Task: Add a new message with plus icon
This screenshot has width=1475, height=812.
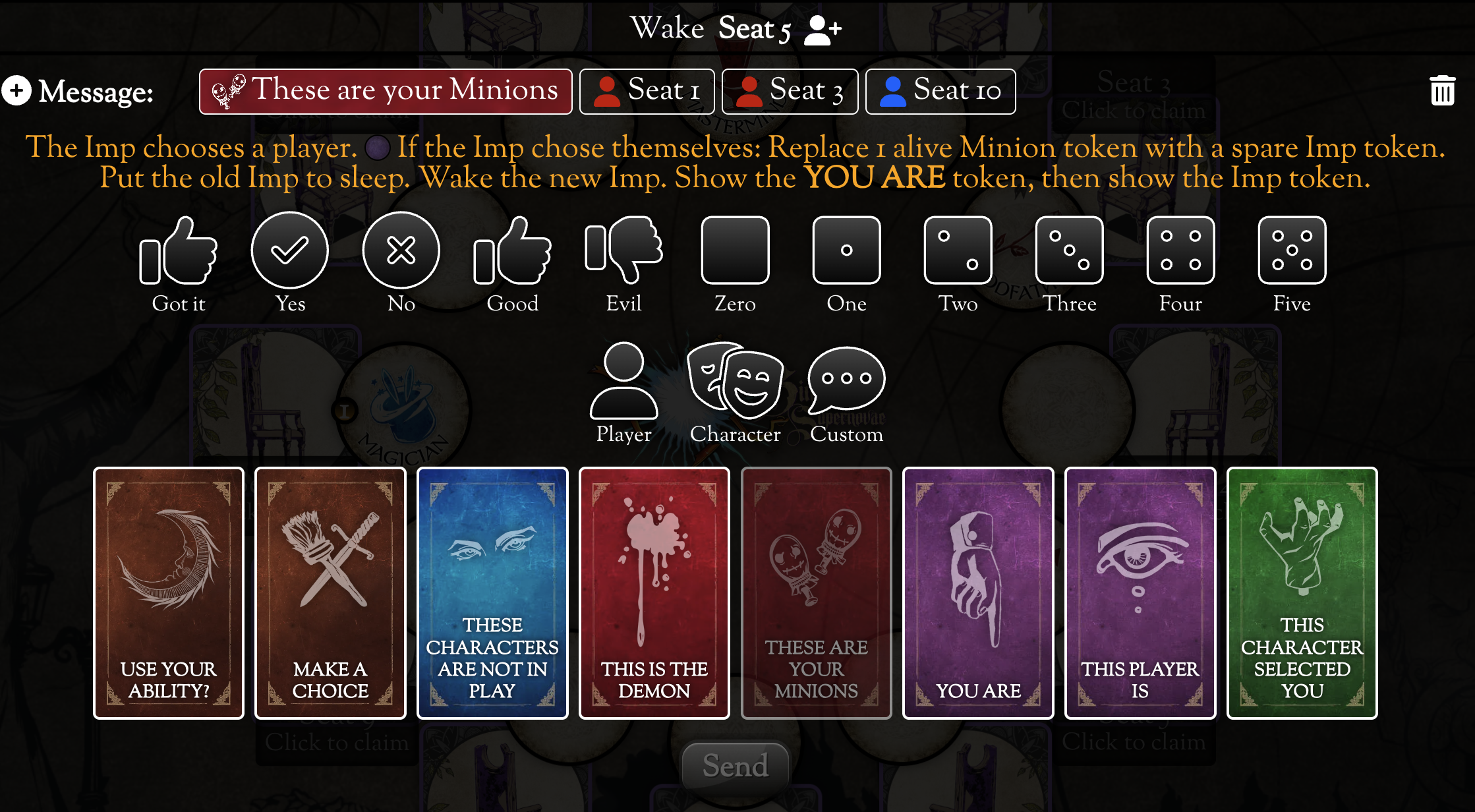Action: pos(16,90)
